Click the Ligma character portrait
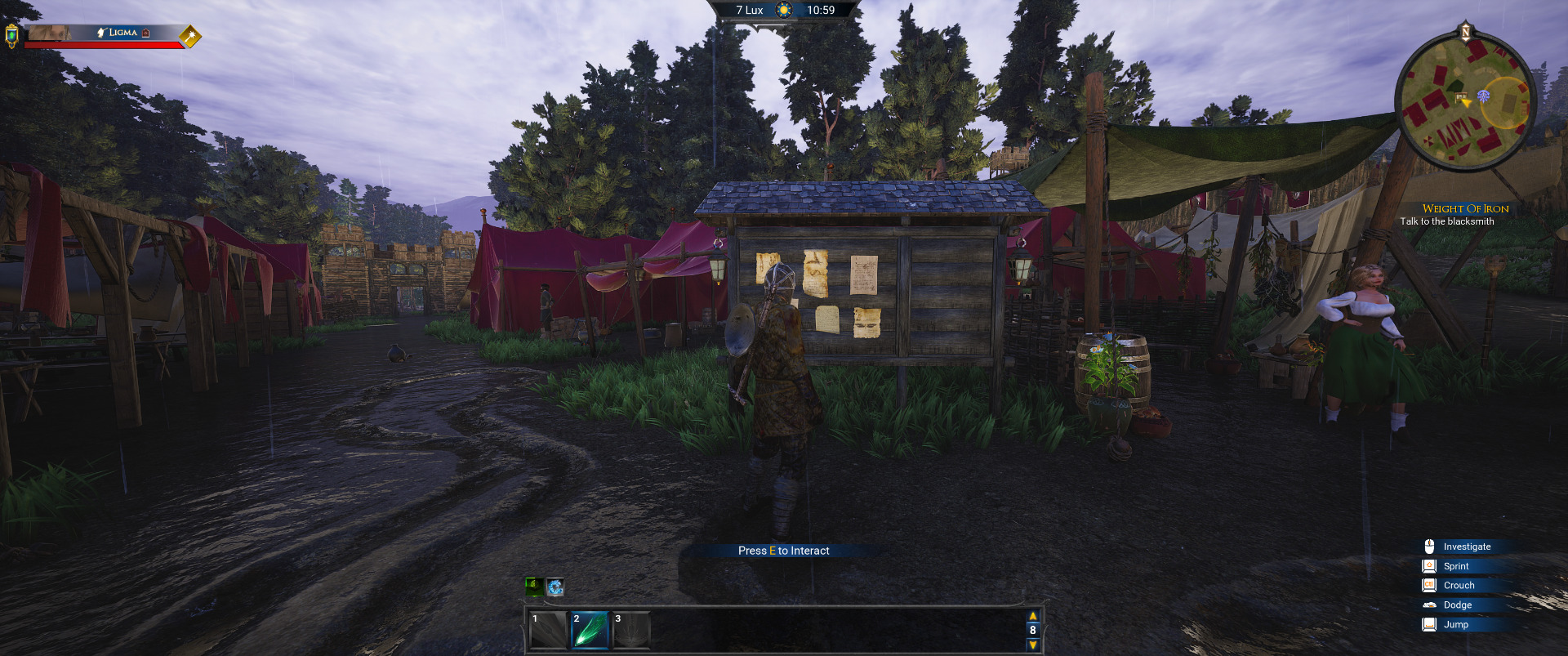 48,33
